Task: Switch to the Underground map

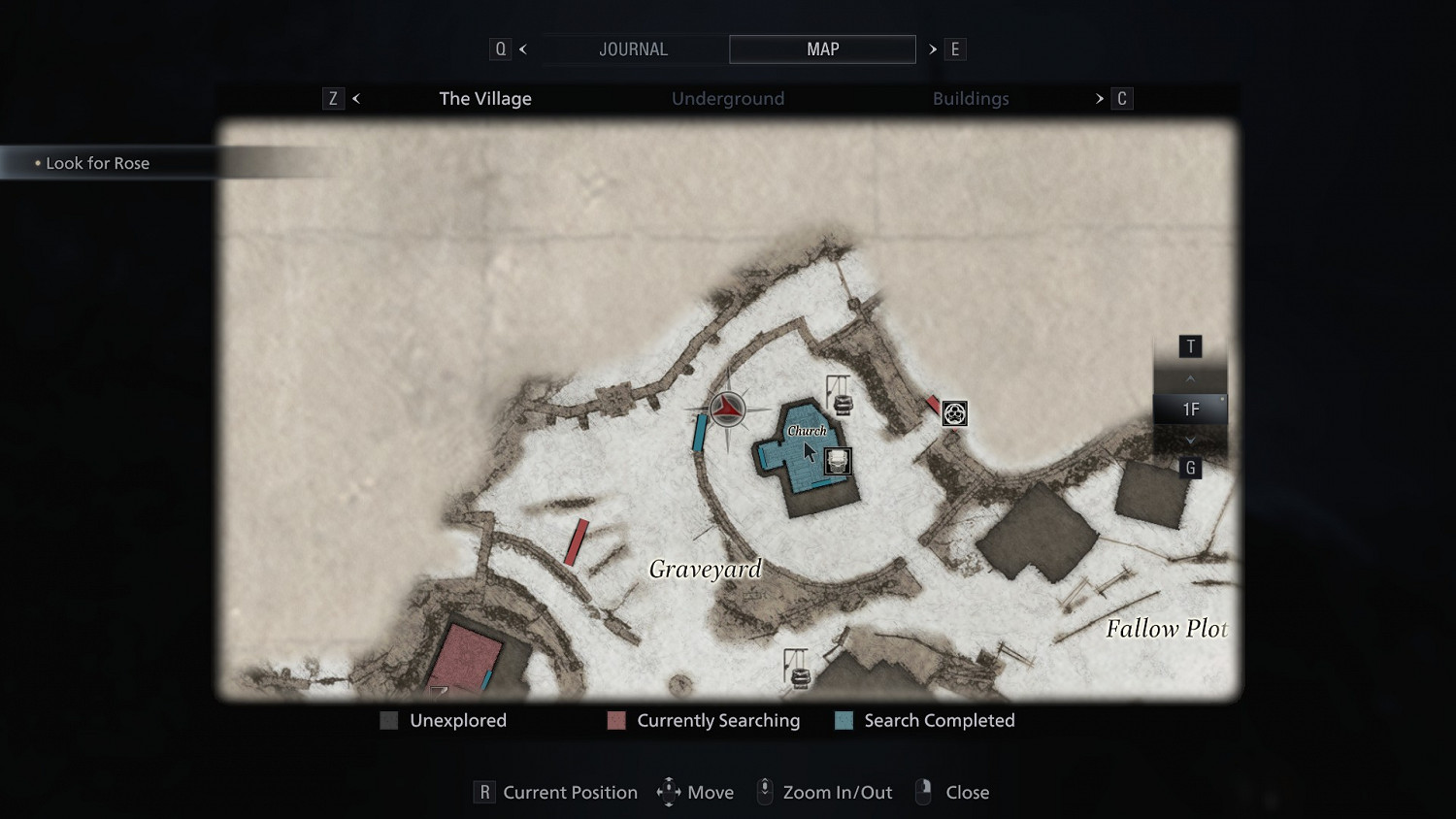Action: (728, 99)
